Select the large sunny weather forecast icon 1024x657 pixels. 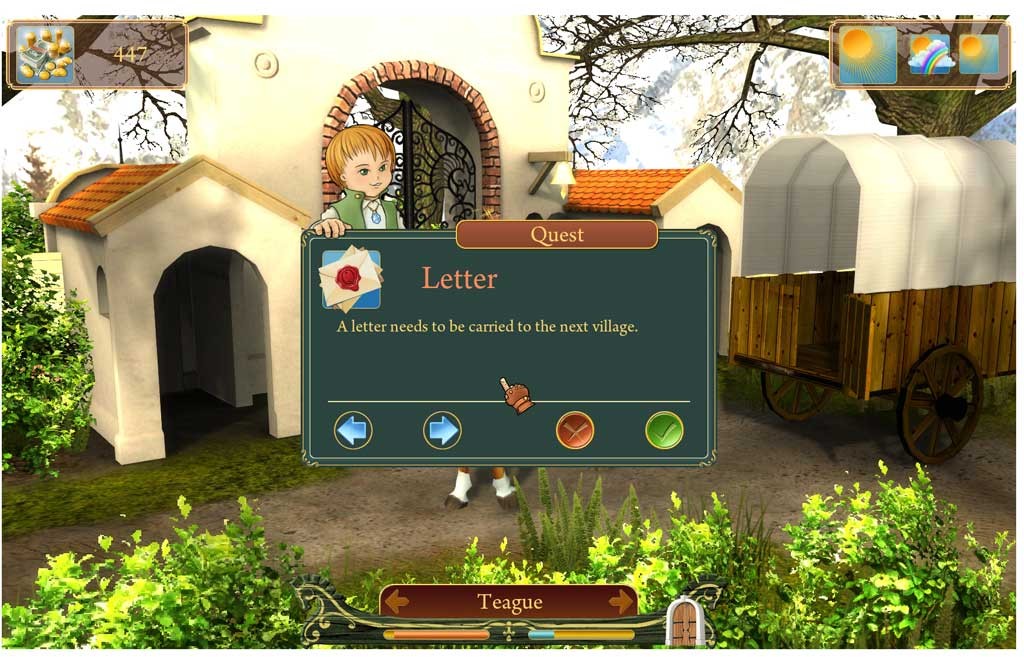pos(867,55)
